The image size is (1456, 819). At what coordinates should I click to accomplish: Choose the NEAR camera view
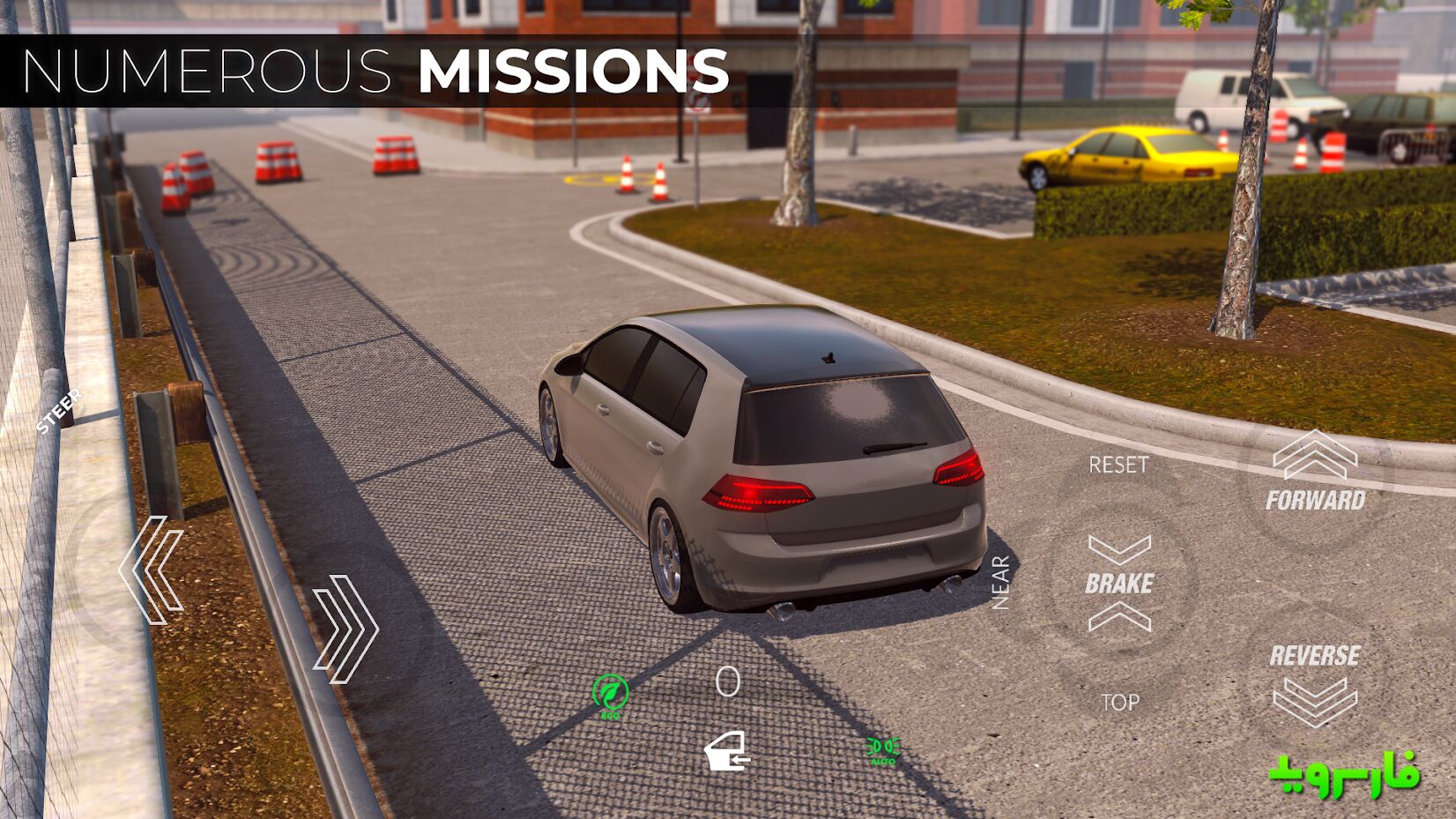click(1000, 583)
